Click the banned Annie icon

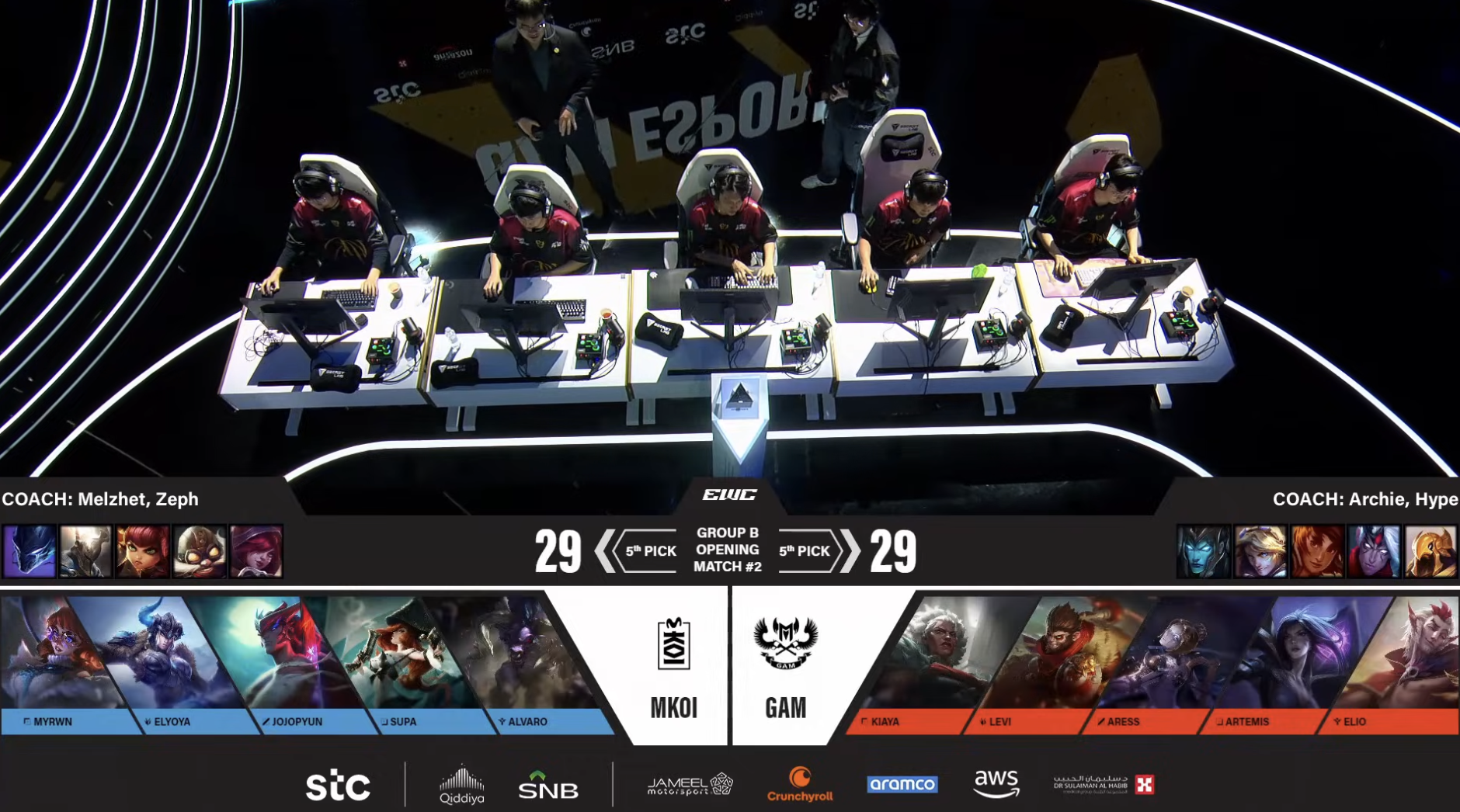(x=143, y=551)
